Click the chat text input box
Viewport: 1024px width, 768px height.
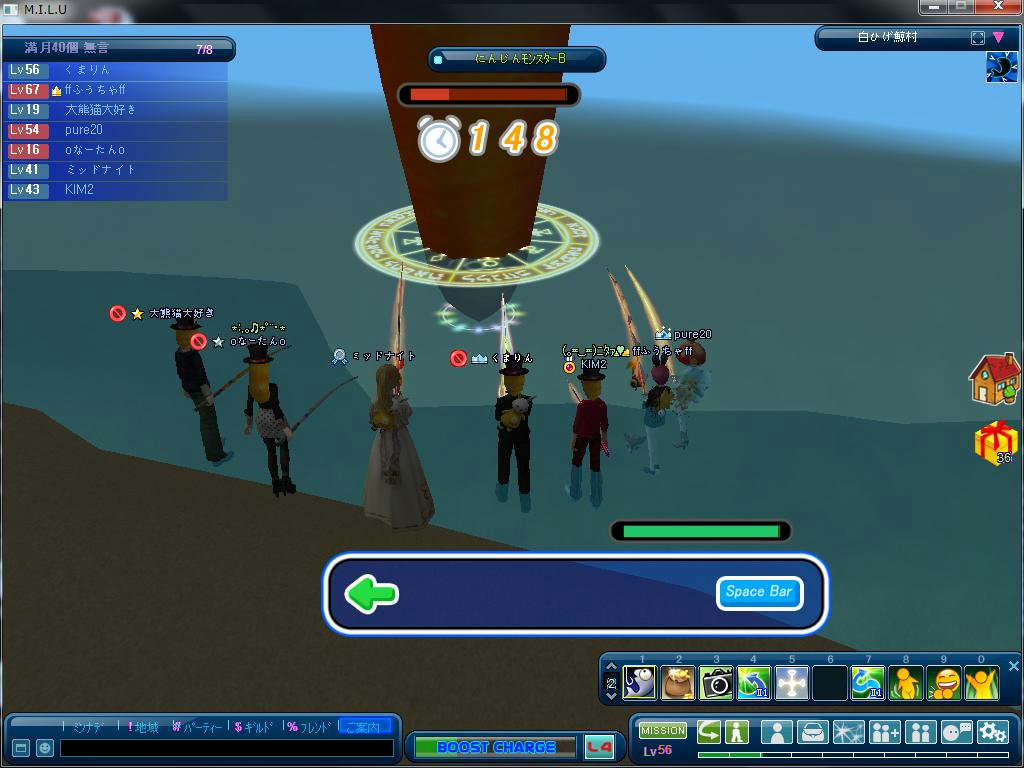pyautogui.click(x=226, y=748)
